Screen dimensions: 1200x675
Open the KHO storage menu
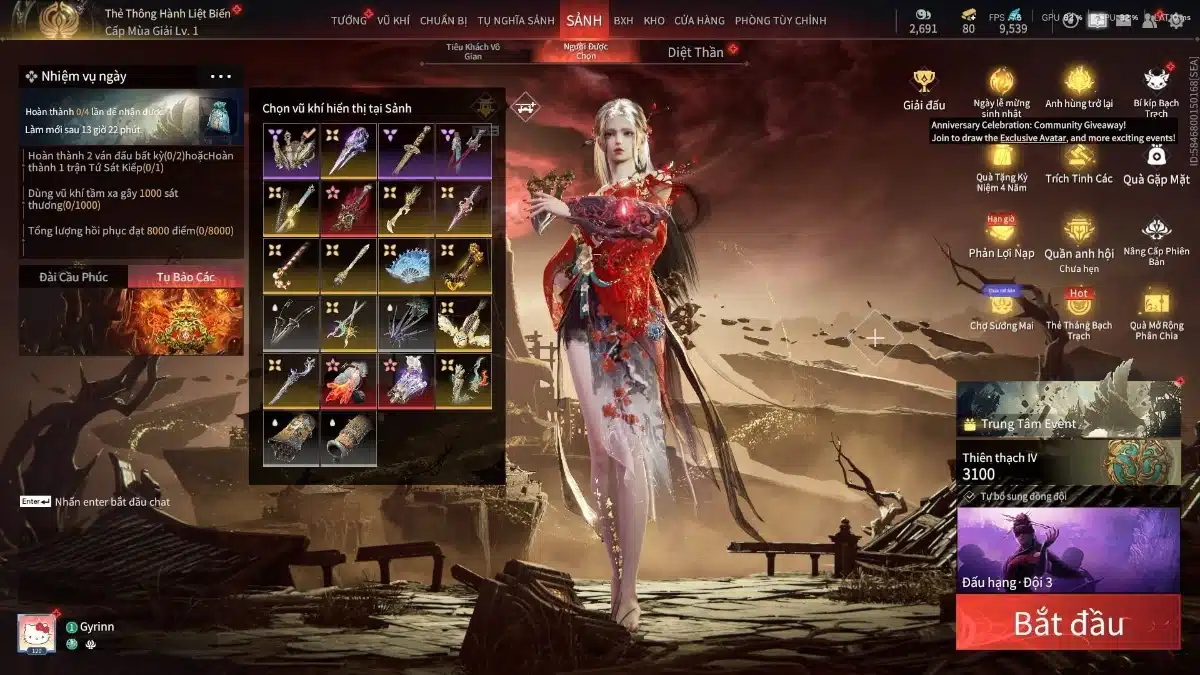(x=654, y=20)
